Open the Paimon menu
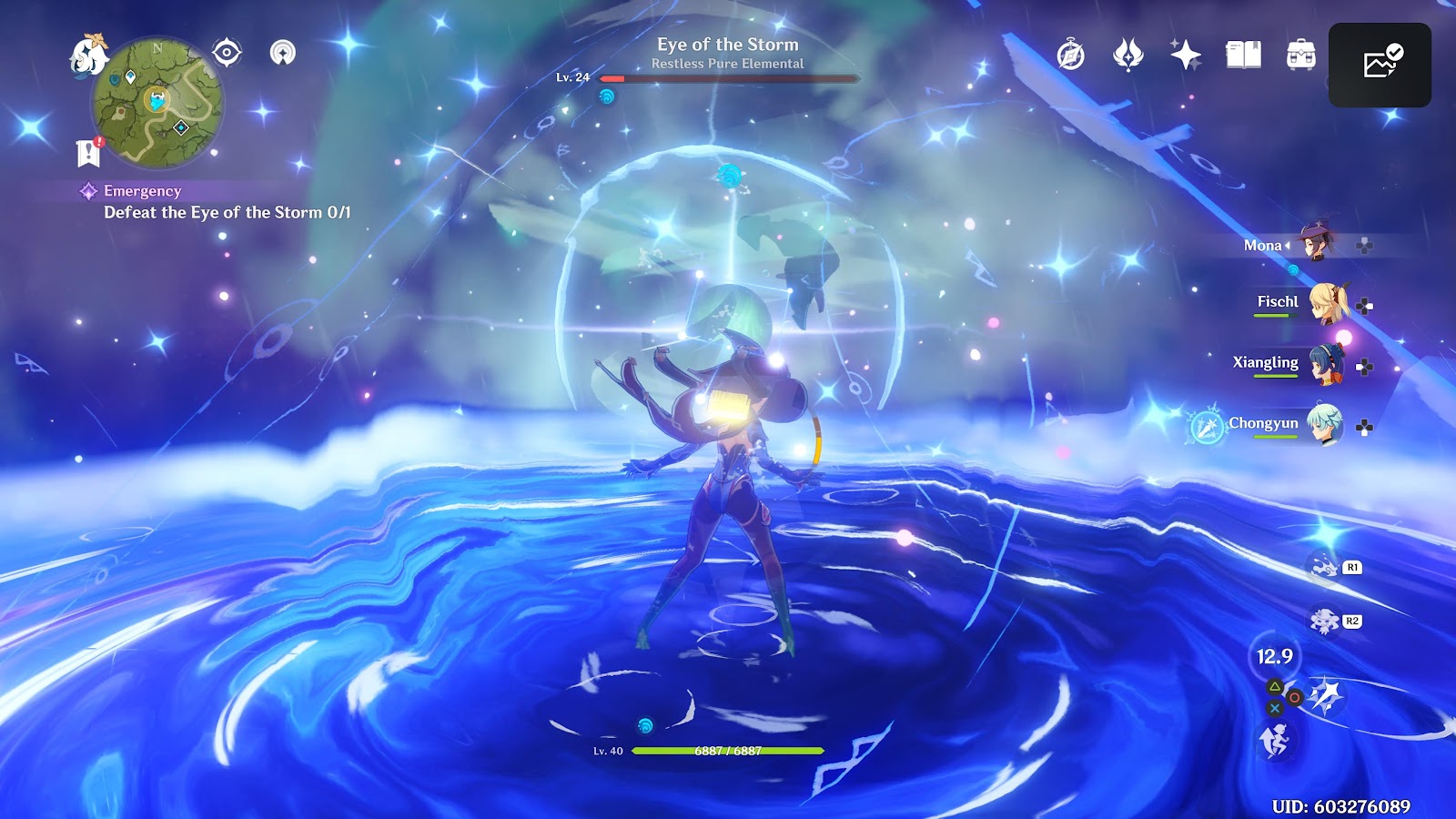The image size is (1456, 819). tap(87, 56)
